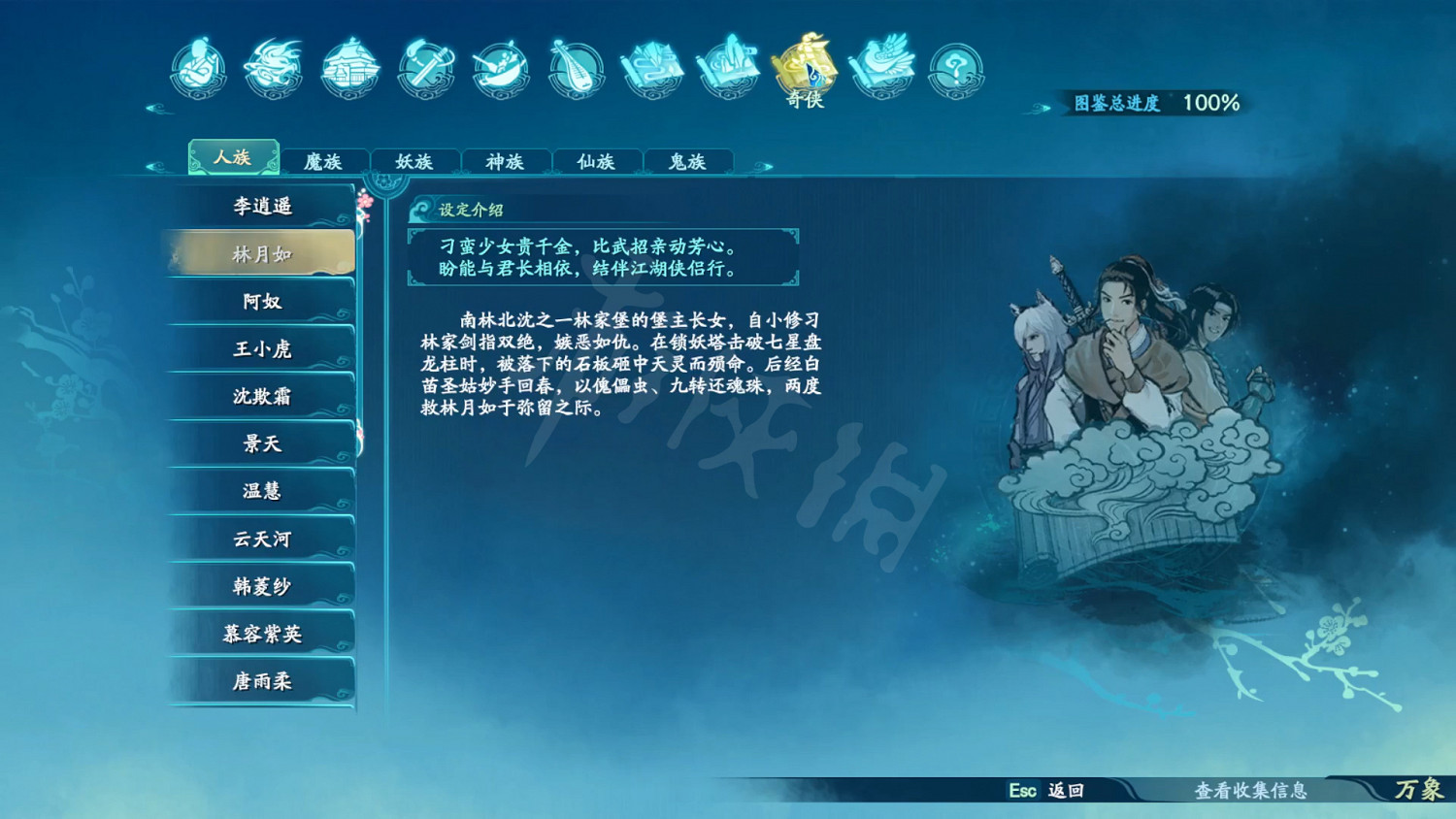Open the food and dishes icon

(x=501, y=69)
